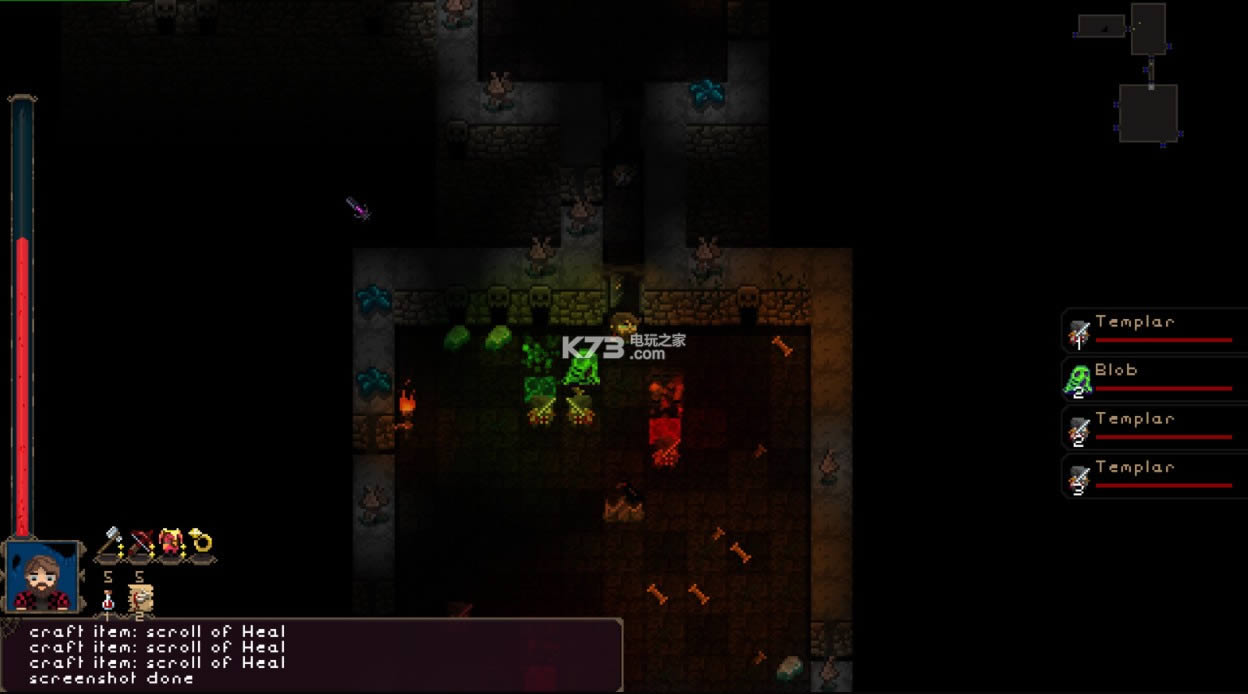The image size is (1248, 694).
Task: Click the bearded hero portrait
Action: coord(42,576)
